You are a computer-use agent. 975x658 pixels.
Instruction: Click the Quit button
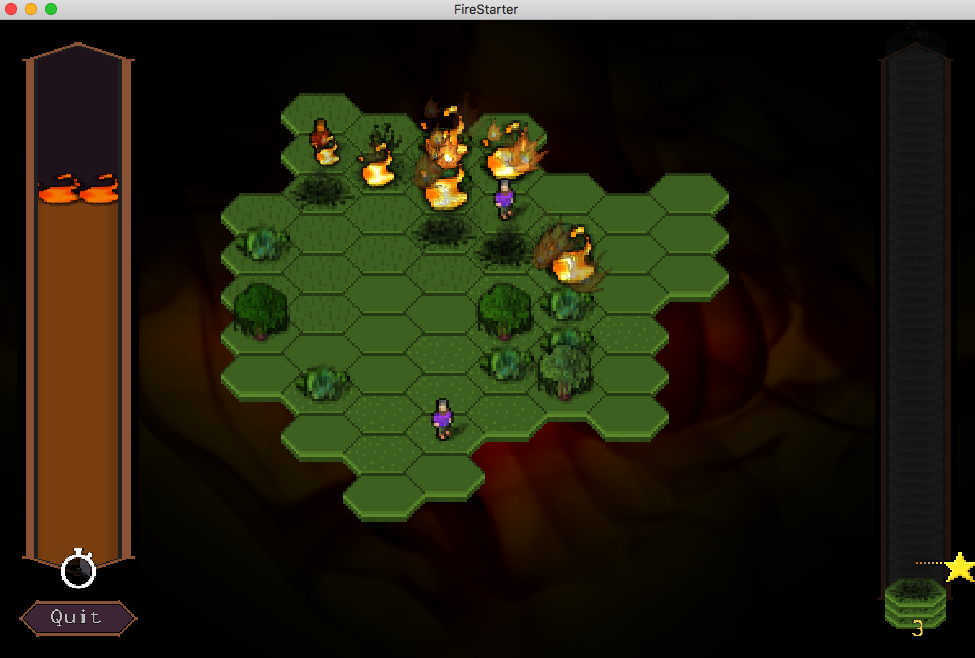(x=77, y=618)
